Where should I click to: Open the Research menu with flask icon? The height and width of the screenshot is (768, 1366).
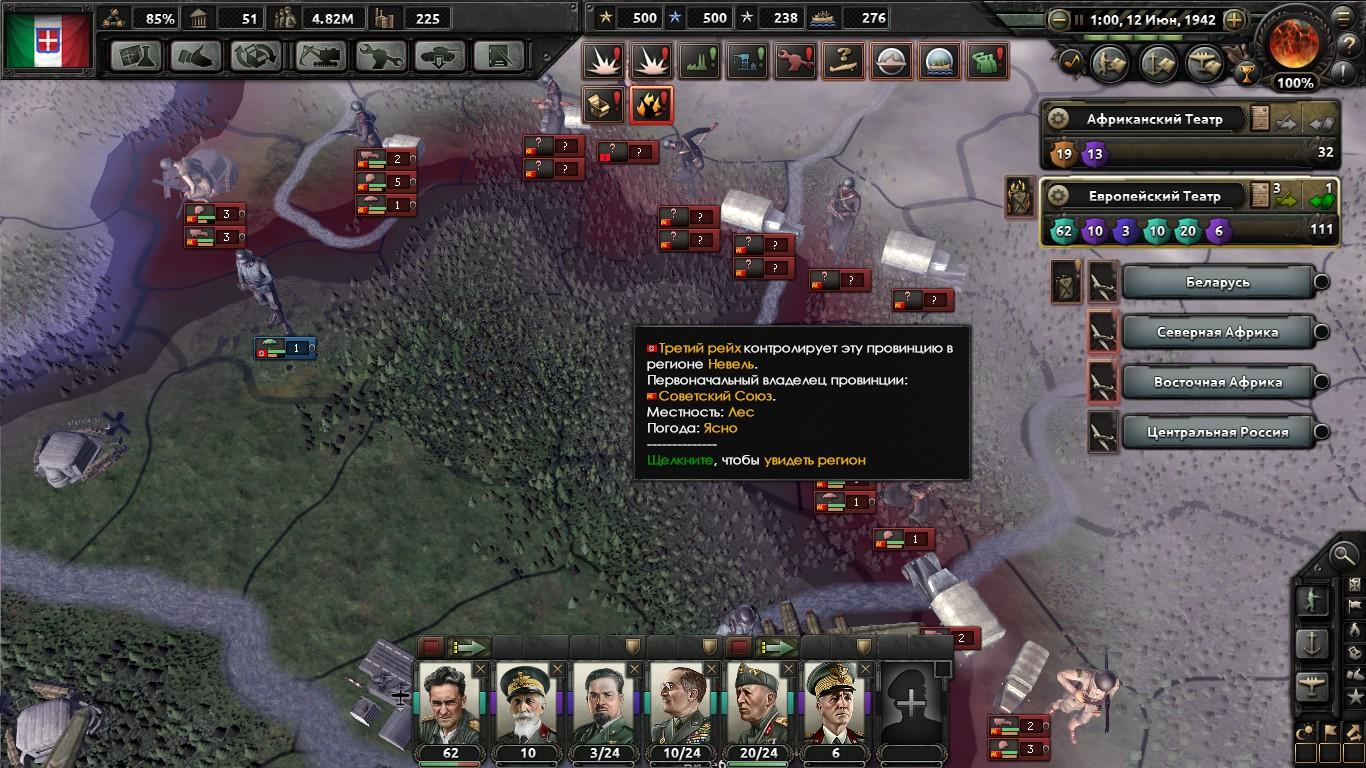pyautogui.click(x=136, y=56)
